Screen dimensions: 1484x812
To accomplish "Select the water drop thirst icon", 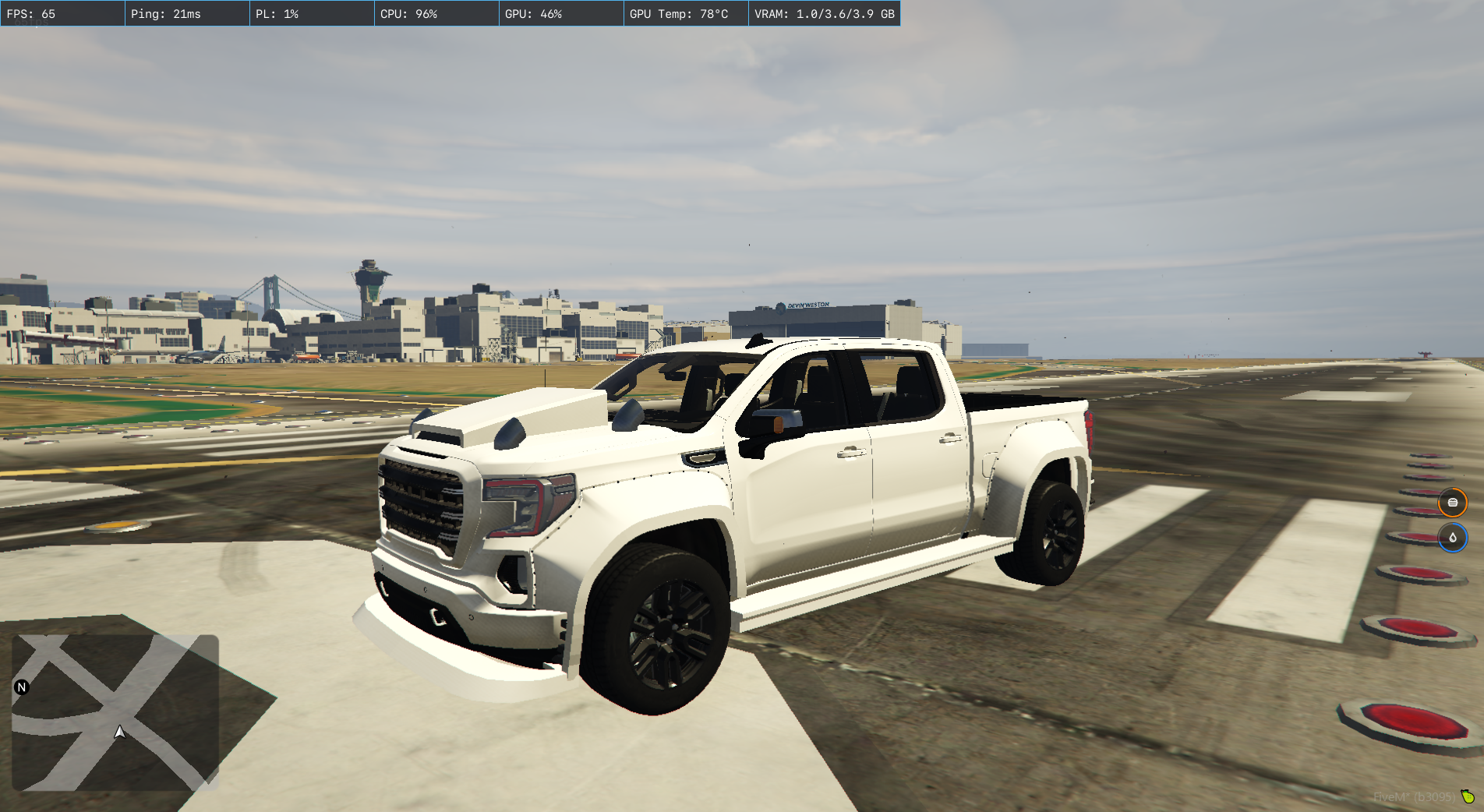I will coord(1453,538).
